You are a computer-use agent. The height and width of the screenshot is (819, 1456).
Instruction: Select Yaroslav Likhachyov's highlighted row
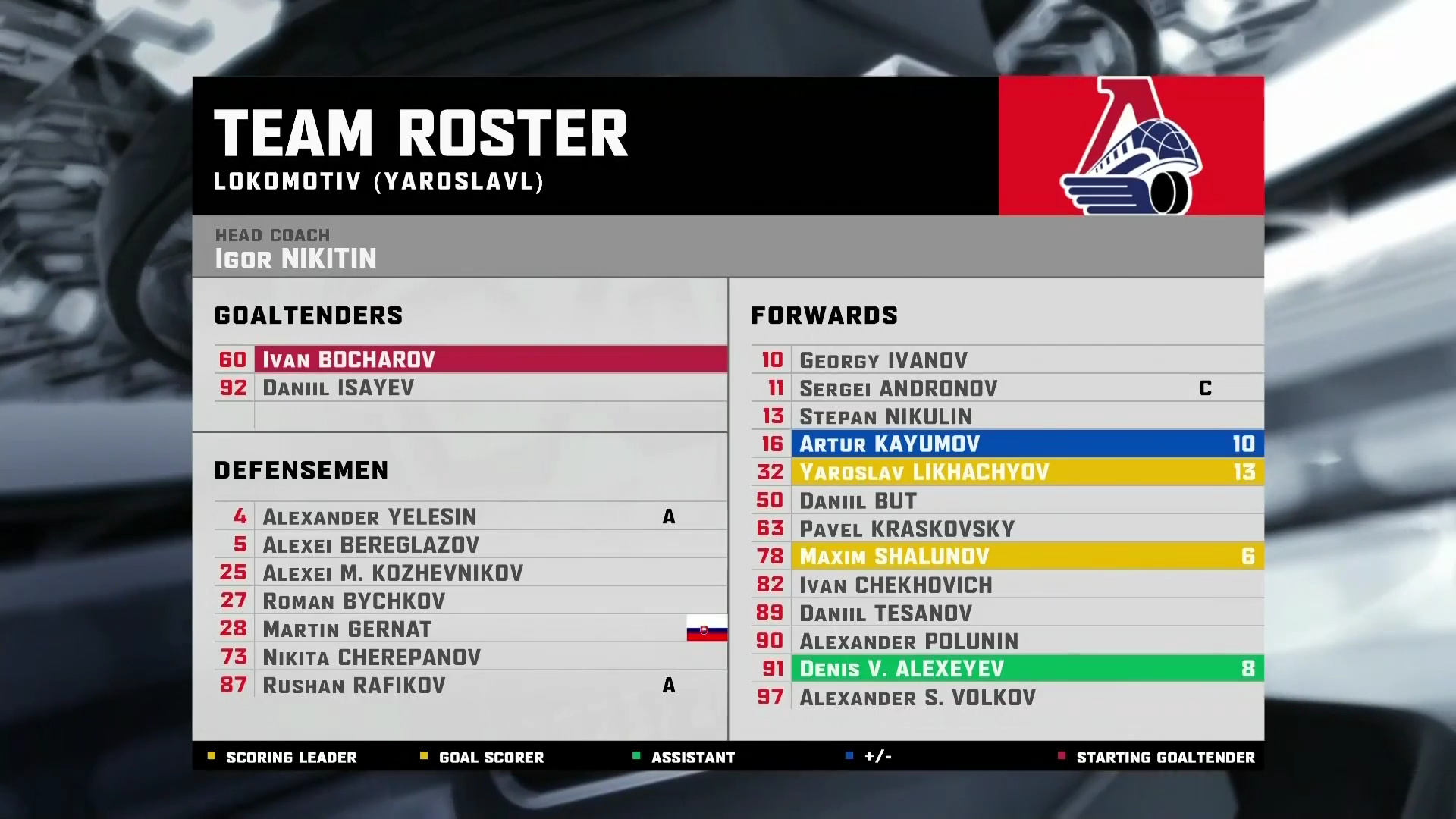click(924, 472)
